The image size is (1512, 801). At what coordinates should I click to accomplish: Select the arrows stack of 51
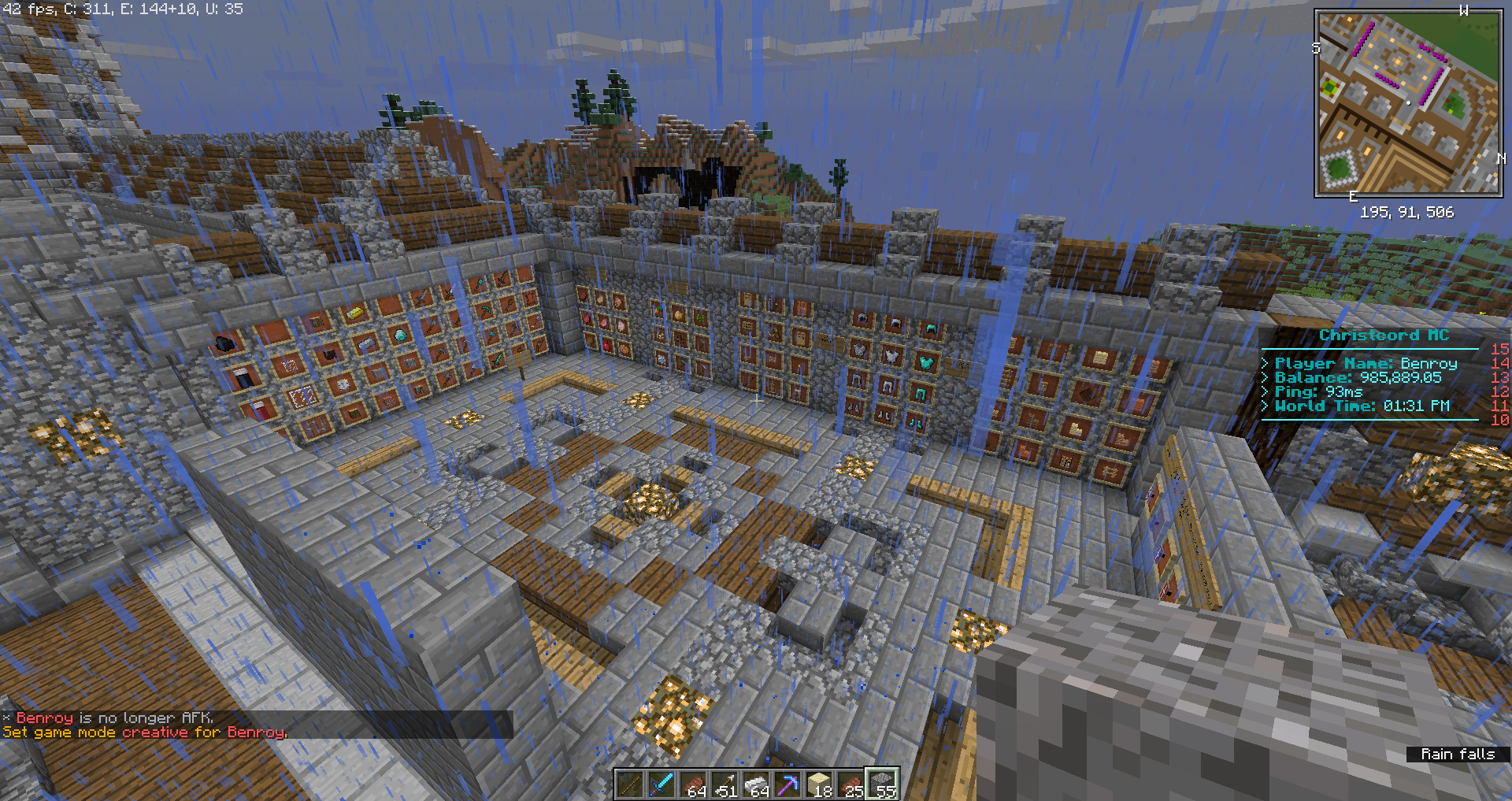click(724, 784)
